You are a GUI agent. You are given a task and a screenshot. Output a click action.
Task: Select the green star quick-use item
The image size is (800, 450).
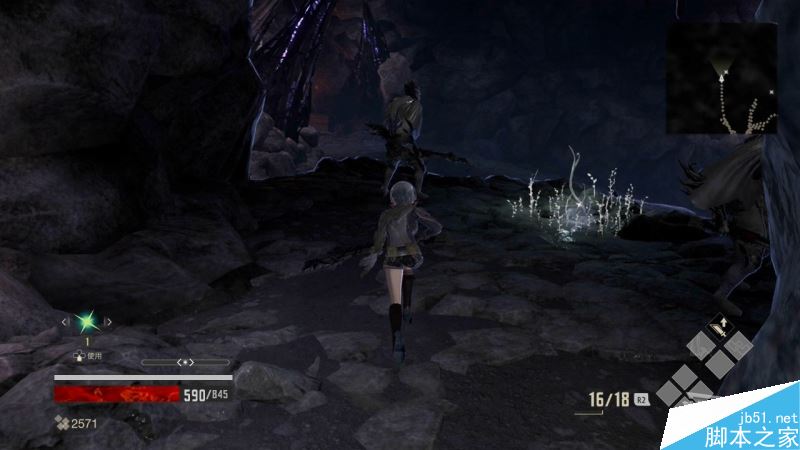(x=85, y=321)
